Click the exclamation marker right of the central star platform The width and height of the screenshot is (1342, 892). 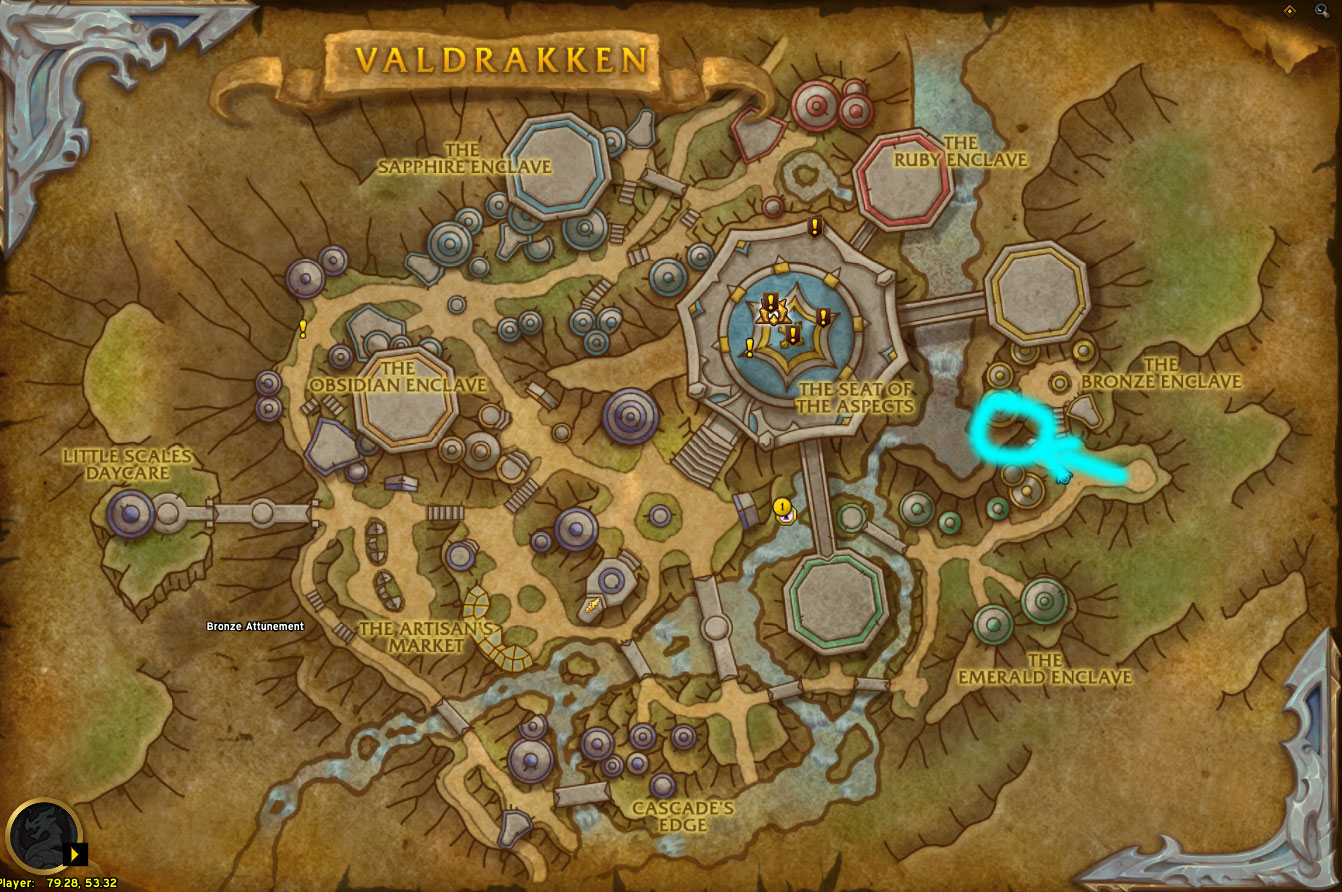[822, 318]
